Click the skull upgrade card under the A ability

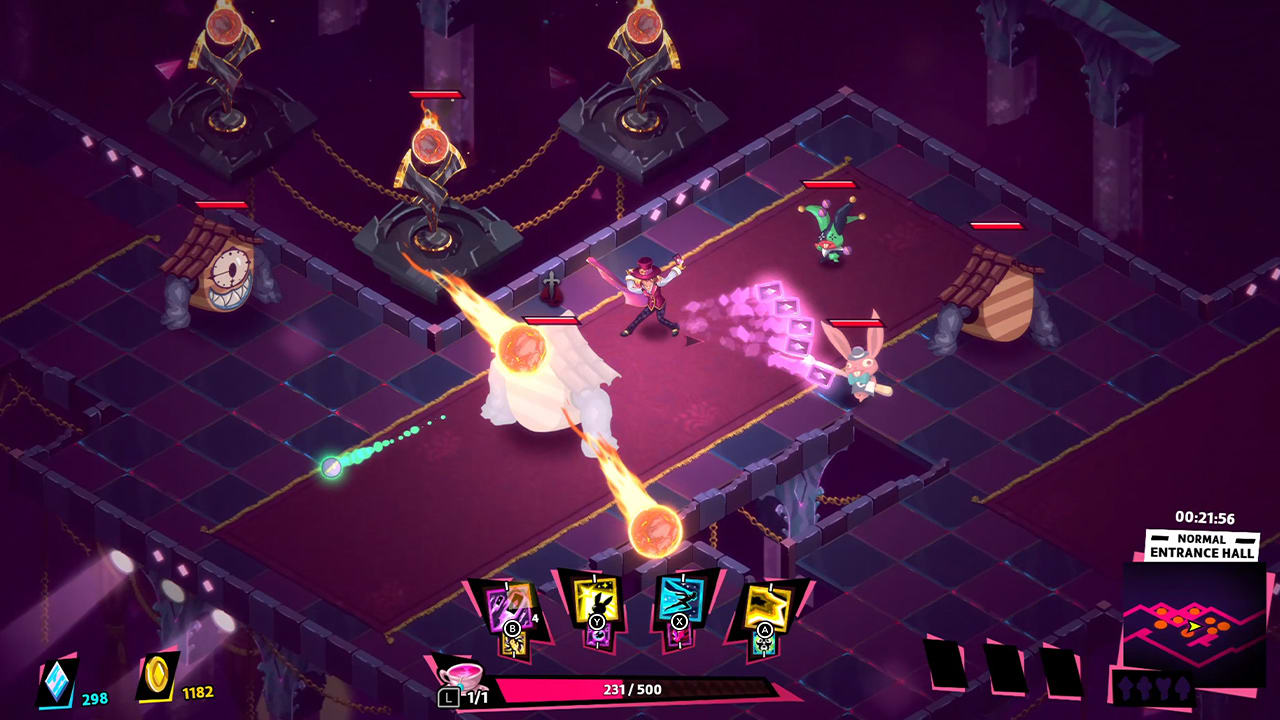763,643
